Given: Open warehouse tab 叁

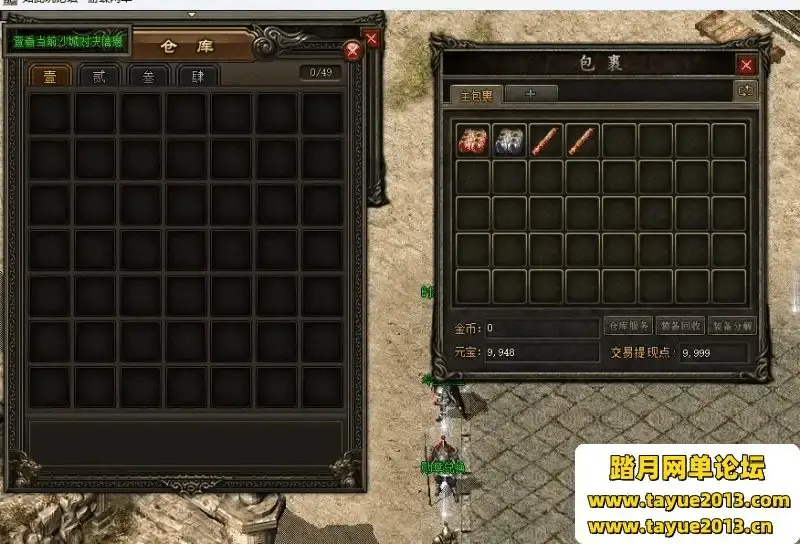Looking at the screenshot, I should click(x=148, y=76).
